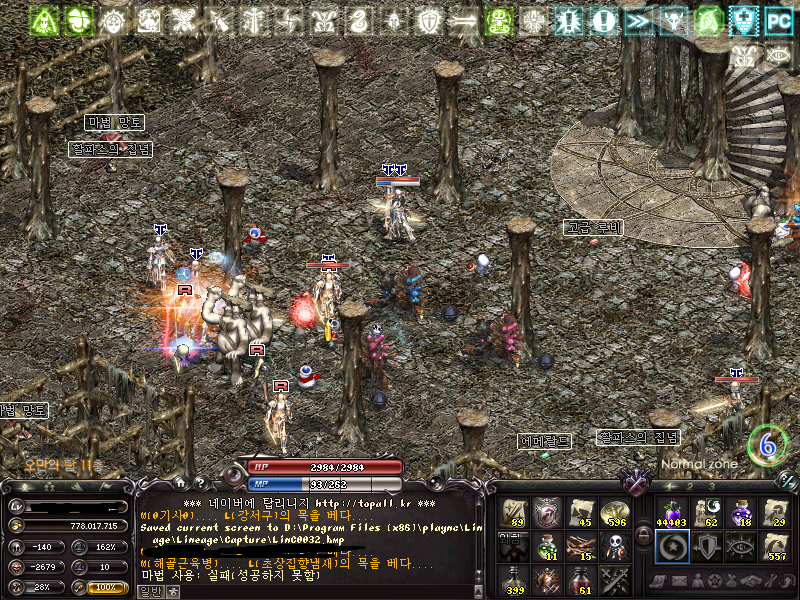800x600 pixels.
Task: Select the bundle of sticks slot
Action: (x=580, y=546)
